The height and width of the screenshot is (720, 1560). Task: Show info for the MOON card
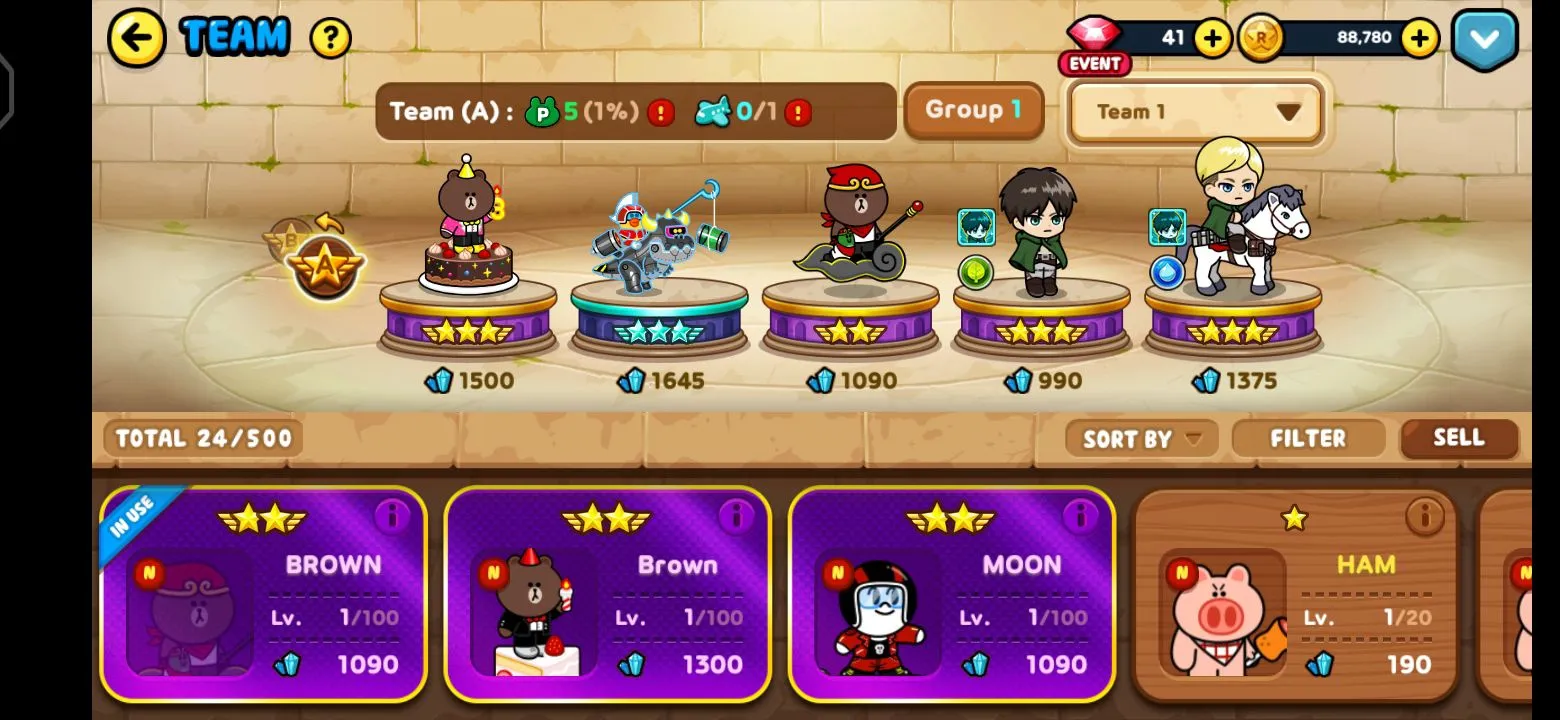pos(1080,516)
